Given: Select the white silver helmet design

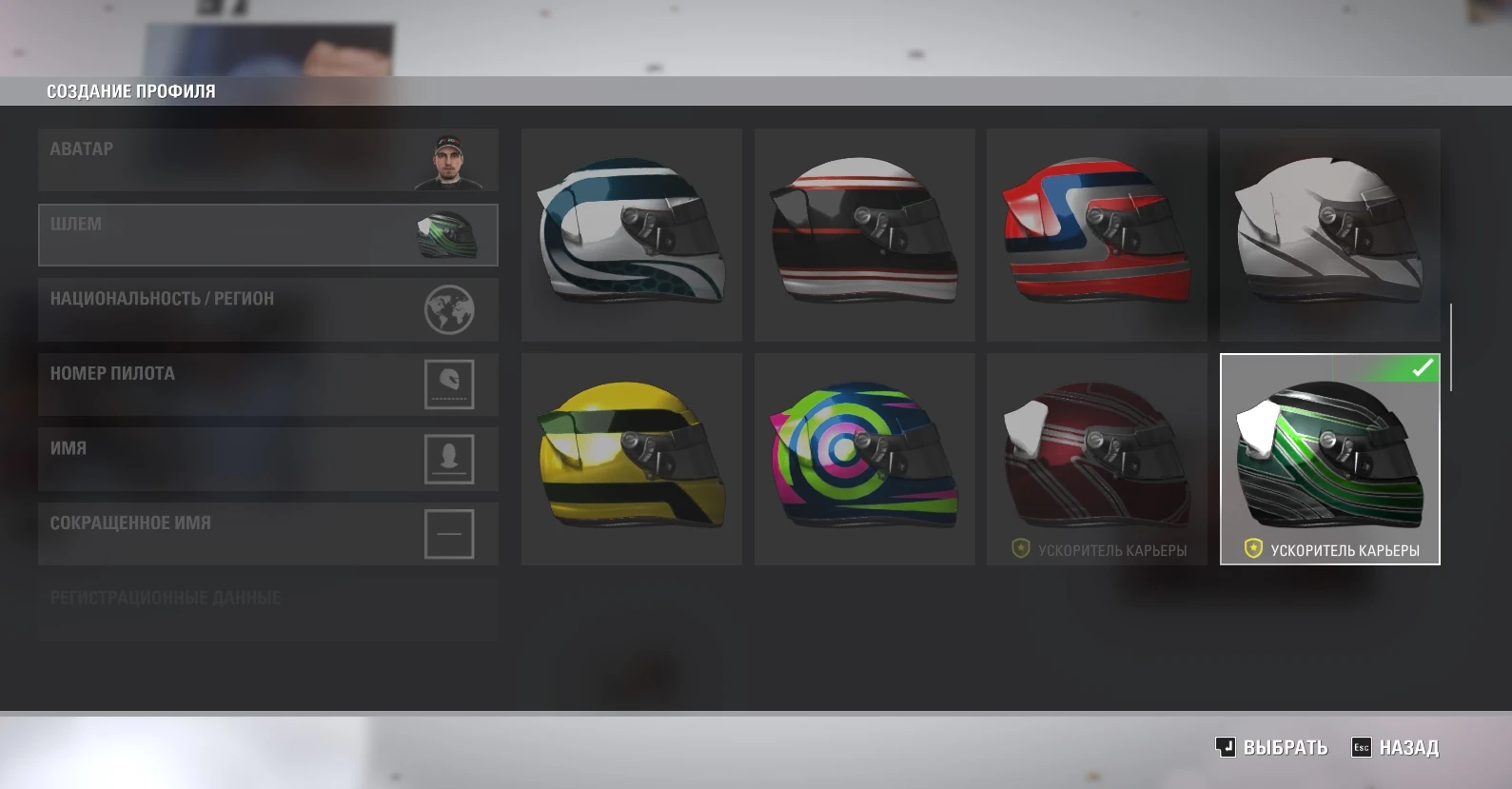Looking at the screenshot, I should [x=1329, y=234].
